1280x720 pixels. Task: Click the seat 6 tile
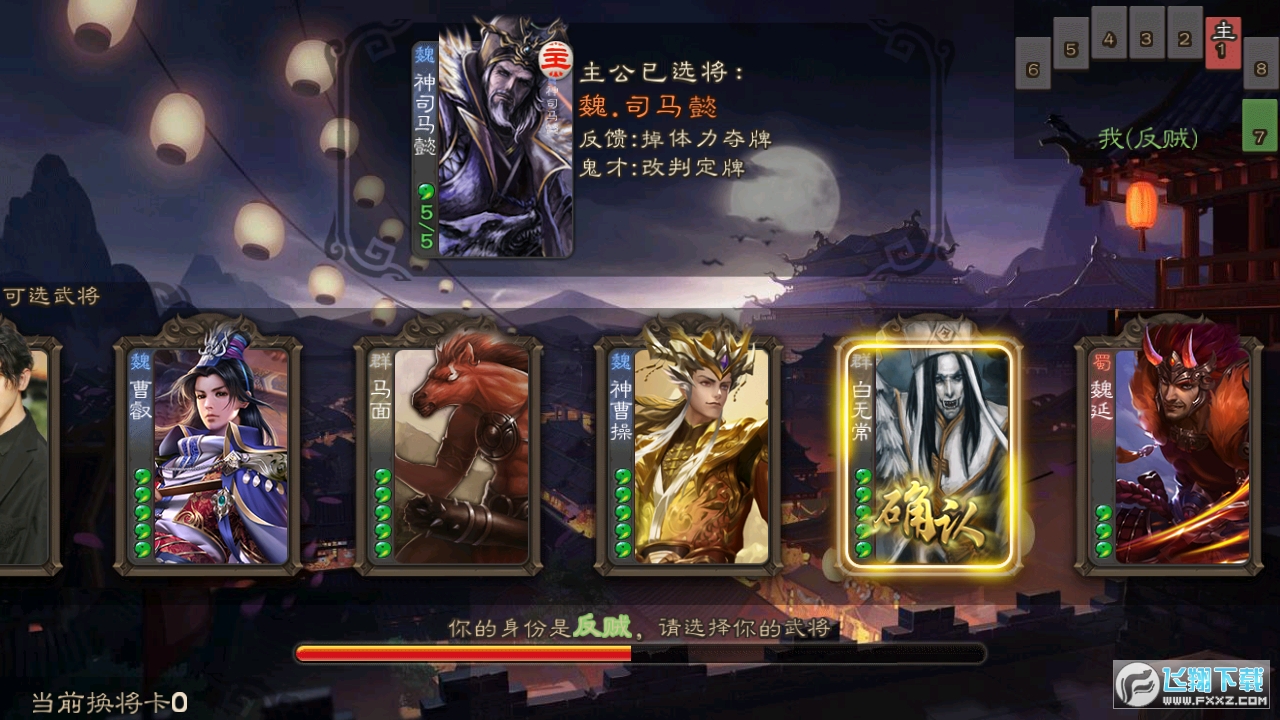(1033, 63)
